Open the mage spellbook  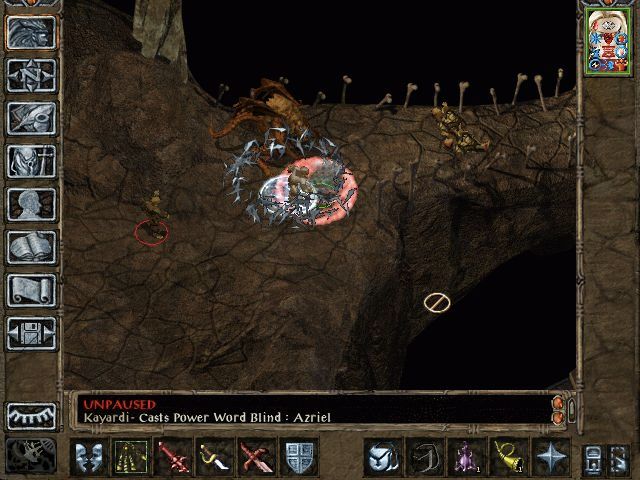pyautogui.click(x=31, y=247)
